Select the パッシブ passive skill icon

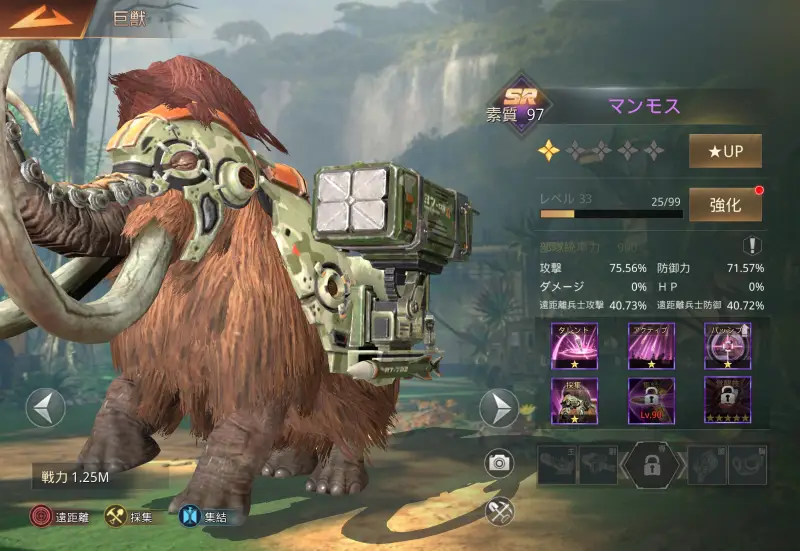point(727,345)
